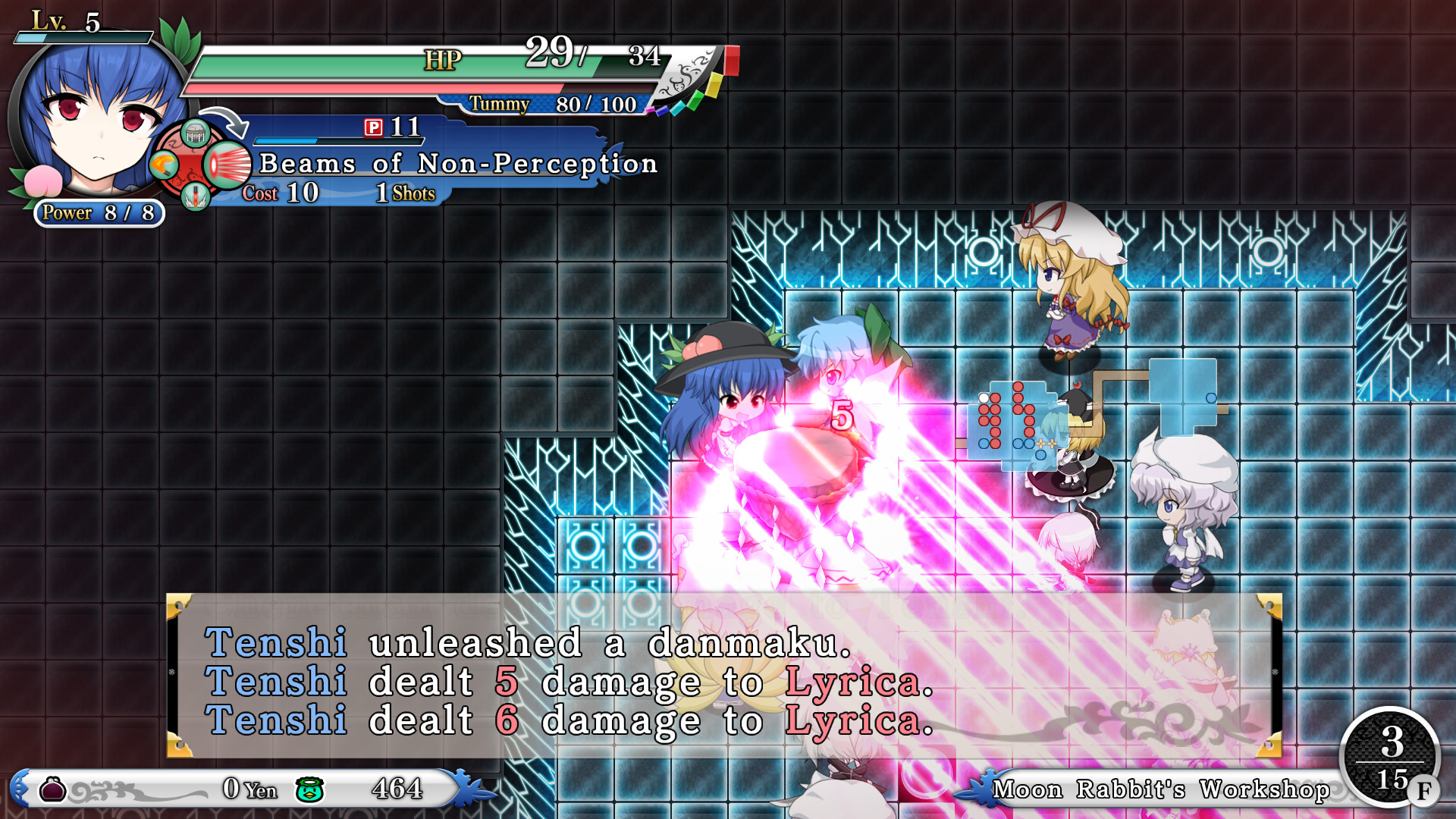1456x819 pixels.
Task: Toggle the red ribbon marker near the HP bar
Action: pos(731,61)
